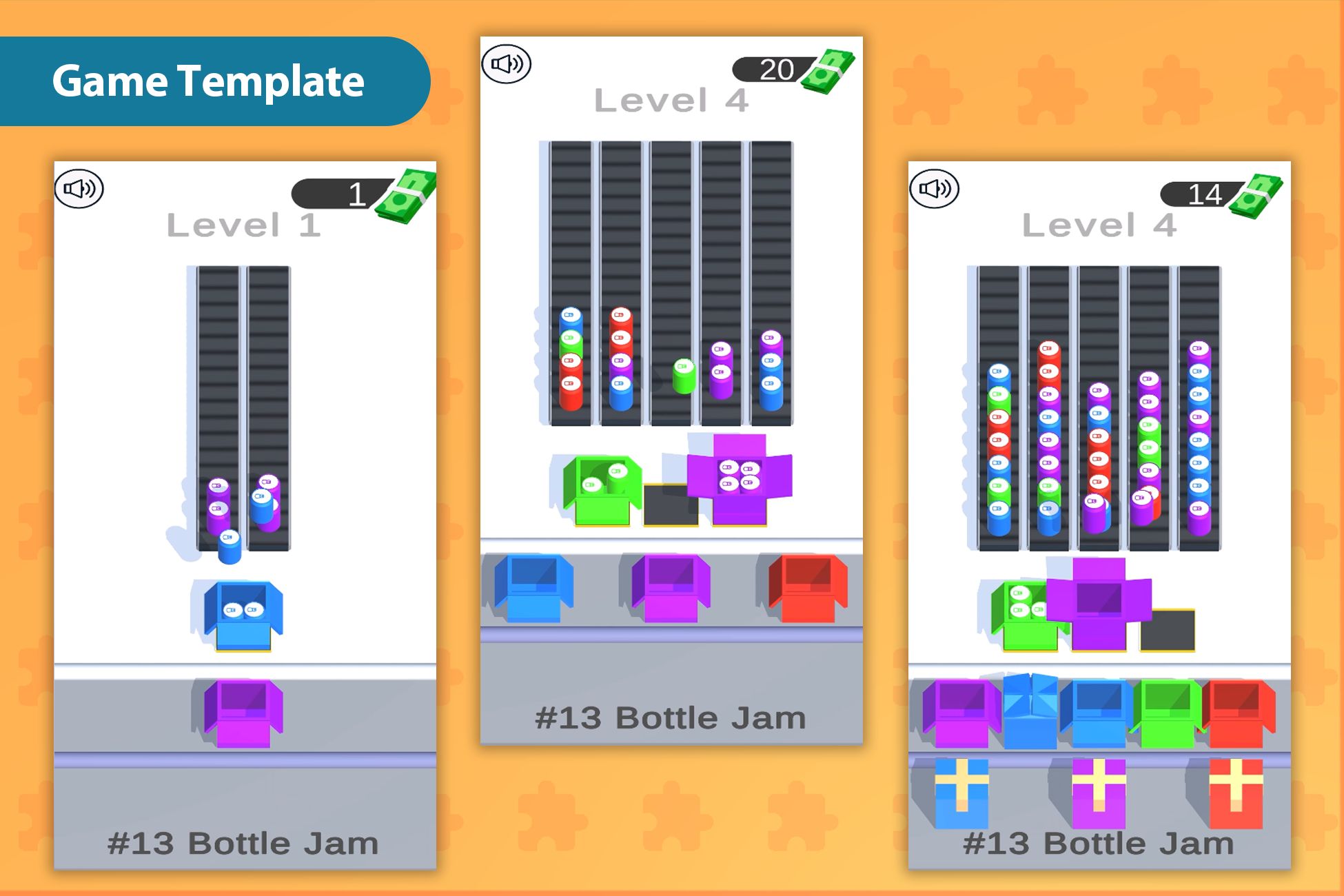Image resolution: width=1344 pixels, height=896 pixels.
Task: Toggle the speaker icon beside the 14 cash counter
Action: point(934,189)
